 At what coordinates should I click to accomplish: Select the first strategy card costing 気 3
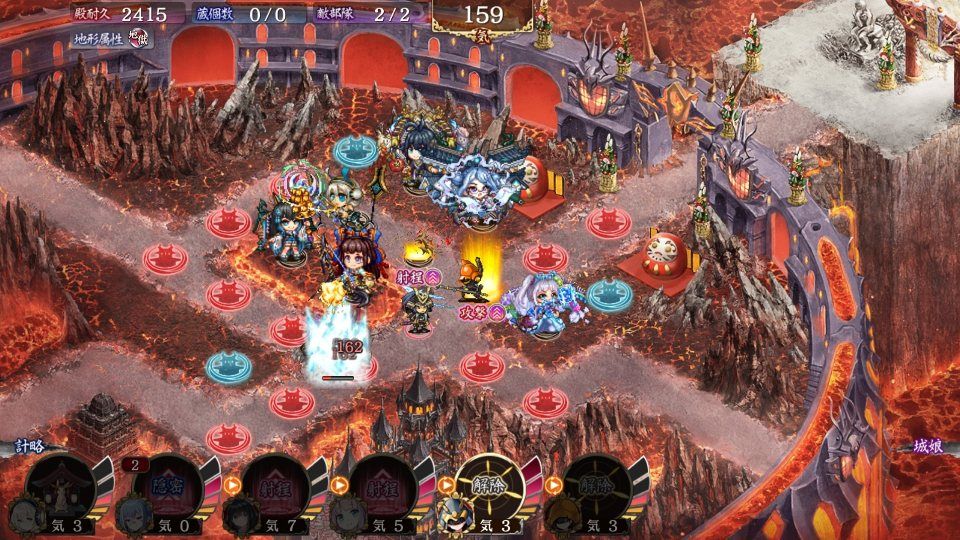[x=62, y=490]
